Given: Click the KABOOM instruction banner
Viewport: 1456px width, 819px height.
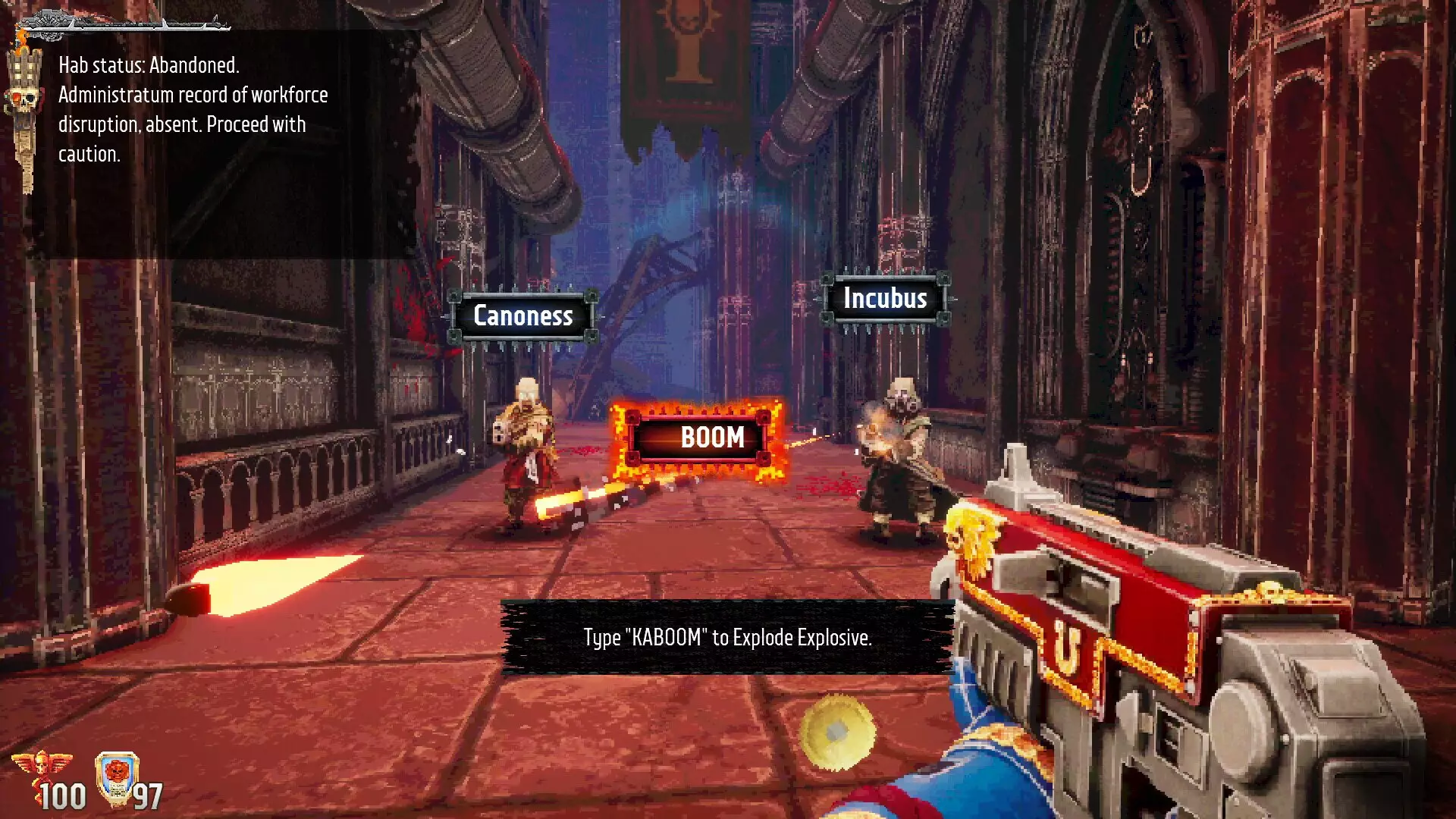Looking at the screenshot, I should point(726,638).
